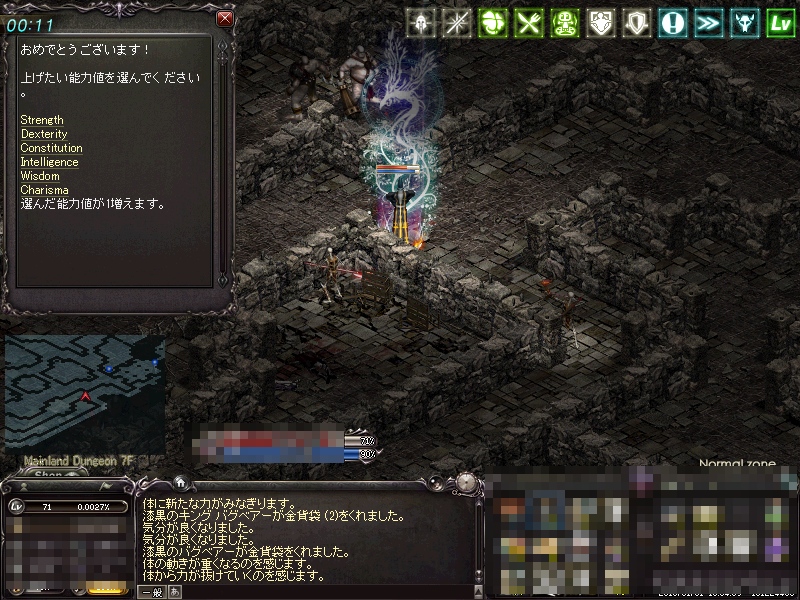Switch to the 一般 chat channel tab

tap(151, 592)
